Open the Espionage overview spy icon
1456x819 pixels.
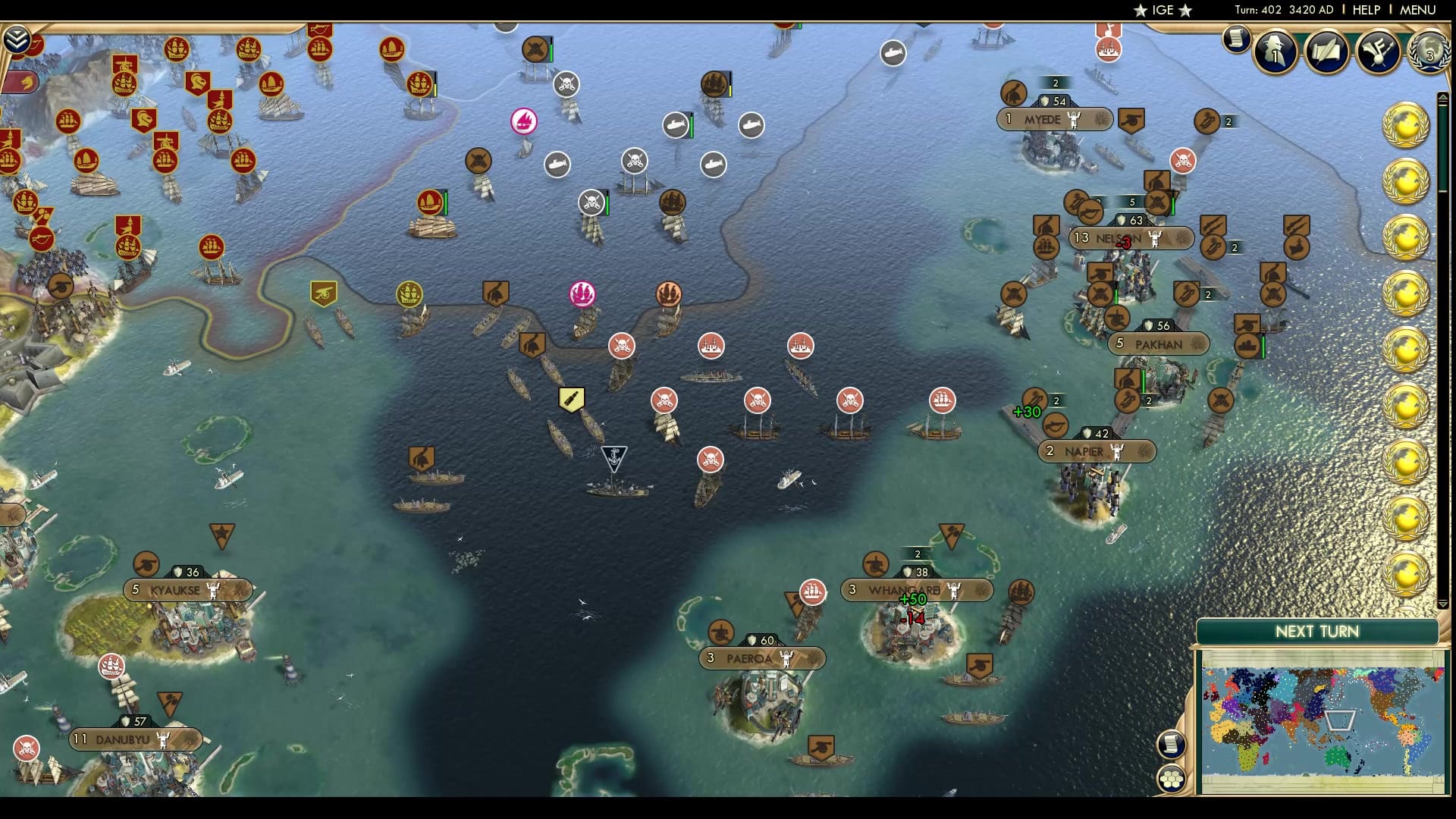[1276, 52]
